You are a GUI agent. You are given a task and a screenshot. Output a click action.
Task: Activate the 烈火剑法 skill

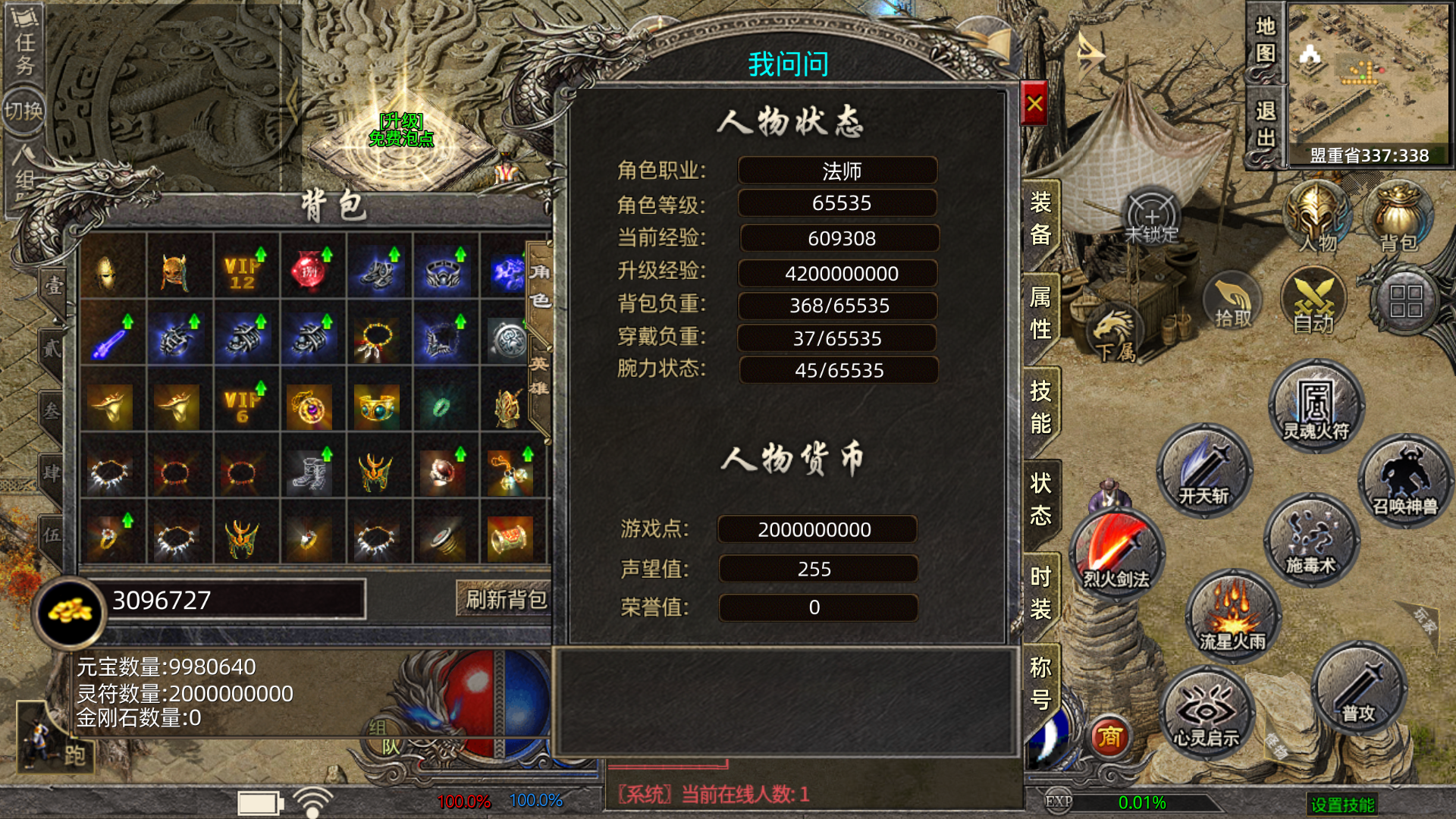(1116, 554)
